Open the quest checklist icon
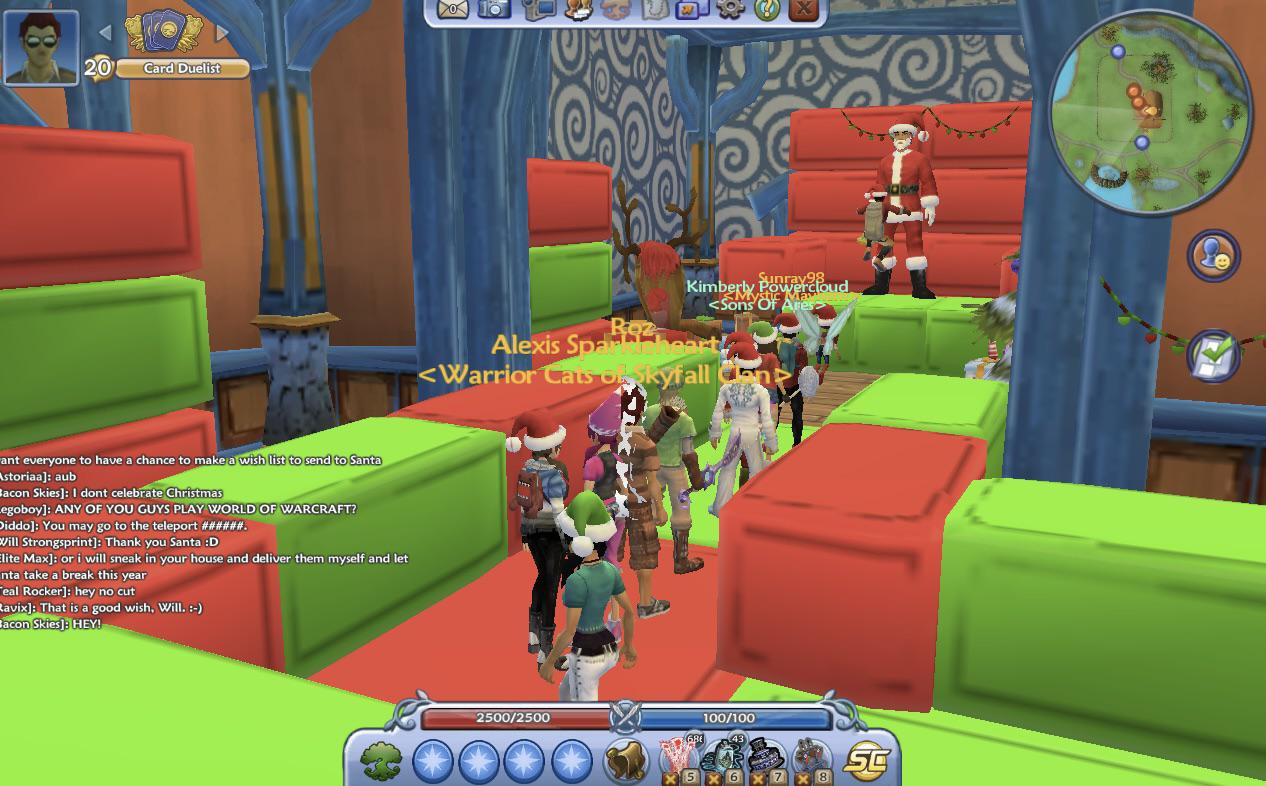 1213,354
